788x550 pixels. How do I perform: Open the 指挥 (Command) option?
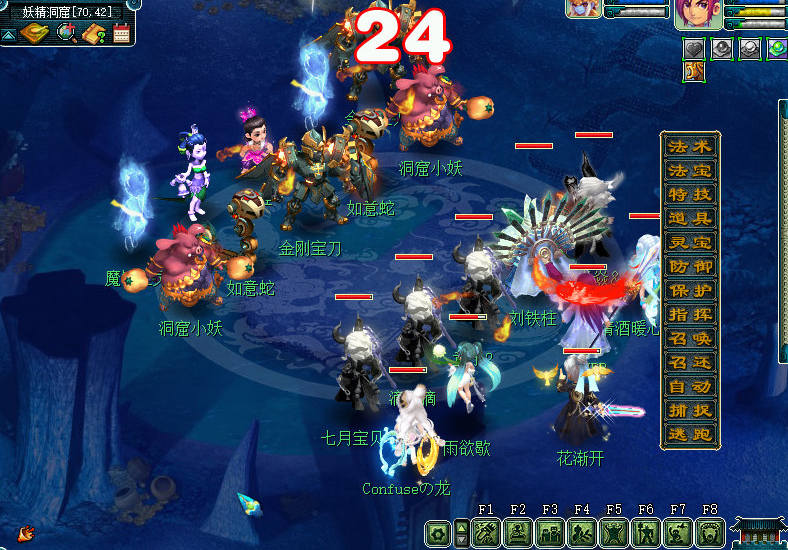689,314
